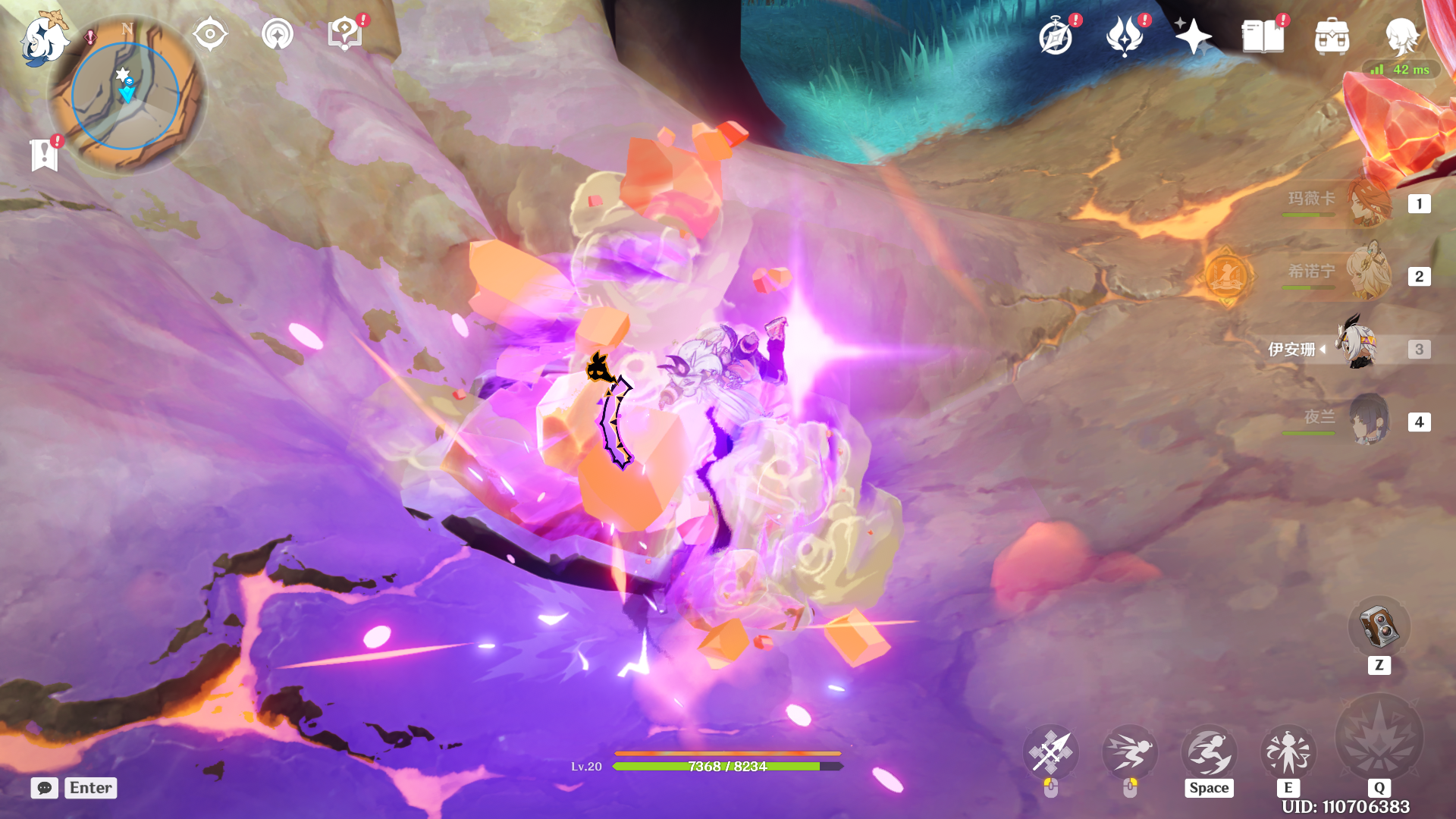
Task: Open the backpack inventory
Action: click(1332, 36)
